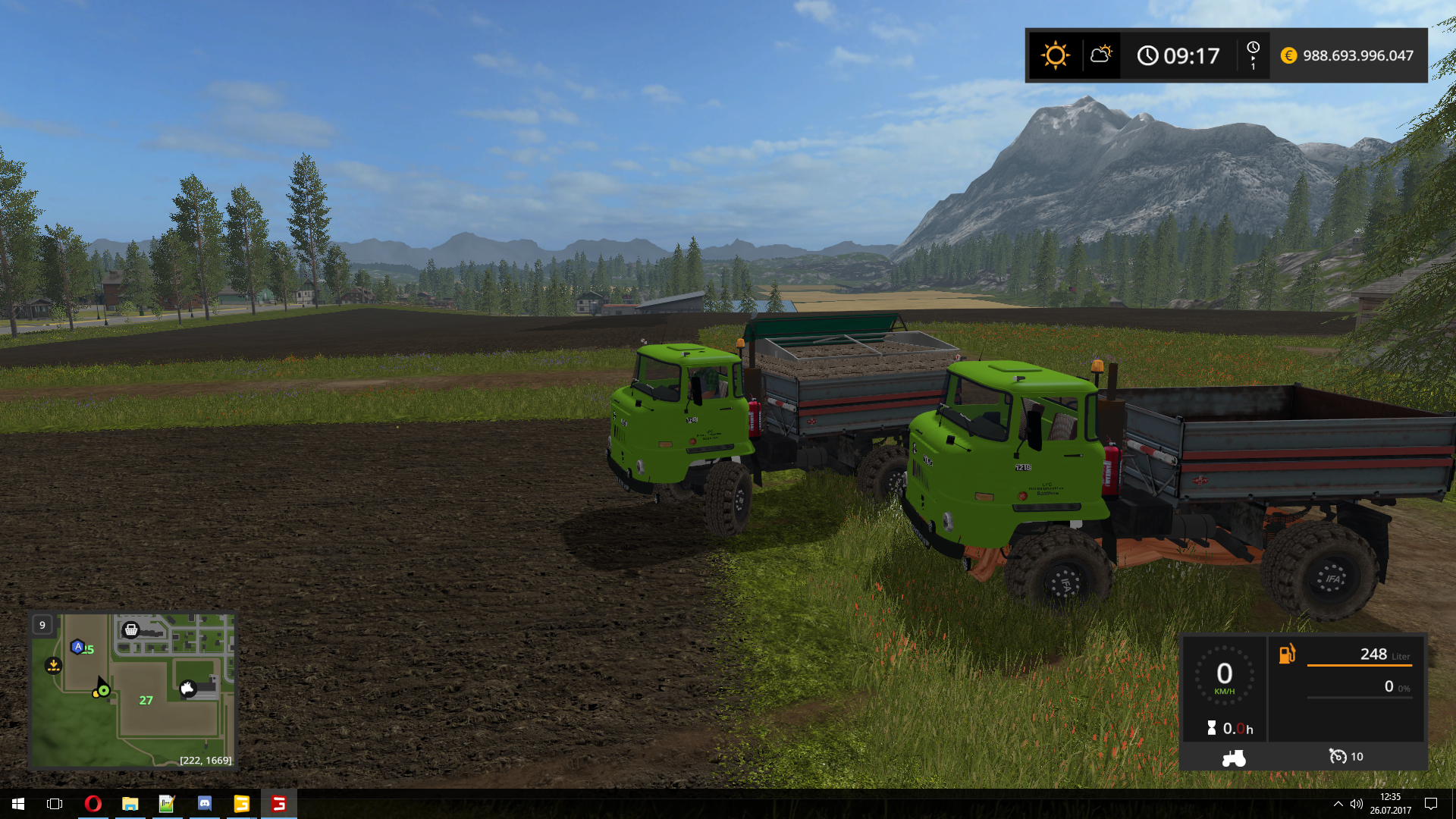Click the blue hexagon A marker on minimap

coord(77,647)
